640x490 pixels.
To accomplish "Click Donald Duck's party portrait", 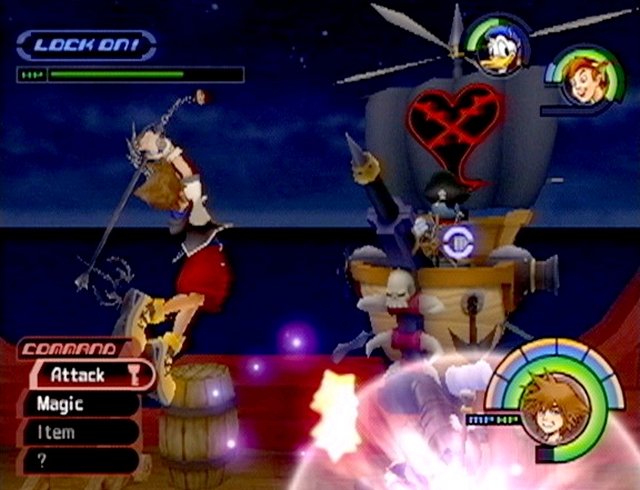I will click(500, 45).
